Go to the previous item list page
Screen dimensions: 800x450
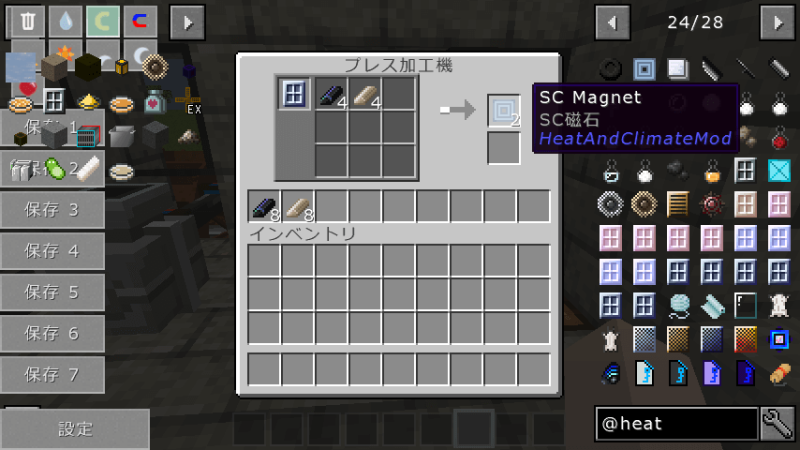[611, 20]
